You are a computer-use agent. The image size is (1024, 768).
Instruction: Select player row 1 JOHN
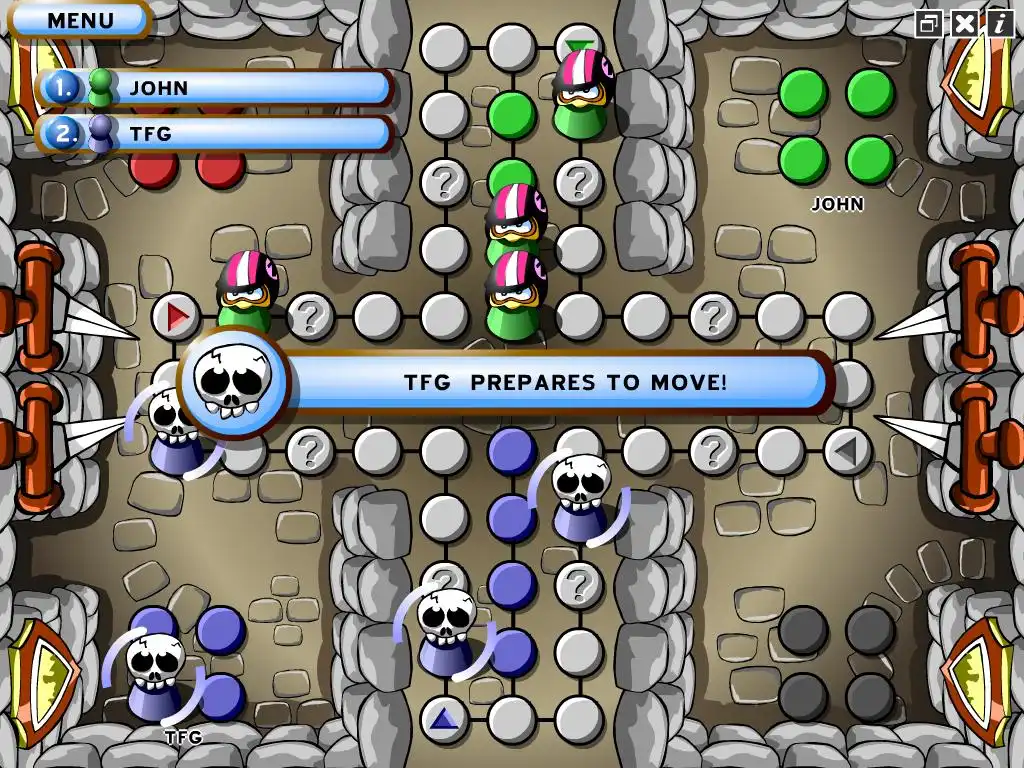click(x=214, y=88)
